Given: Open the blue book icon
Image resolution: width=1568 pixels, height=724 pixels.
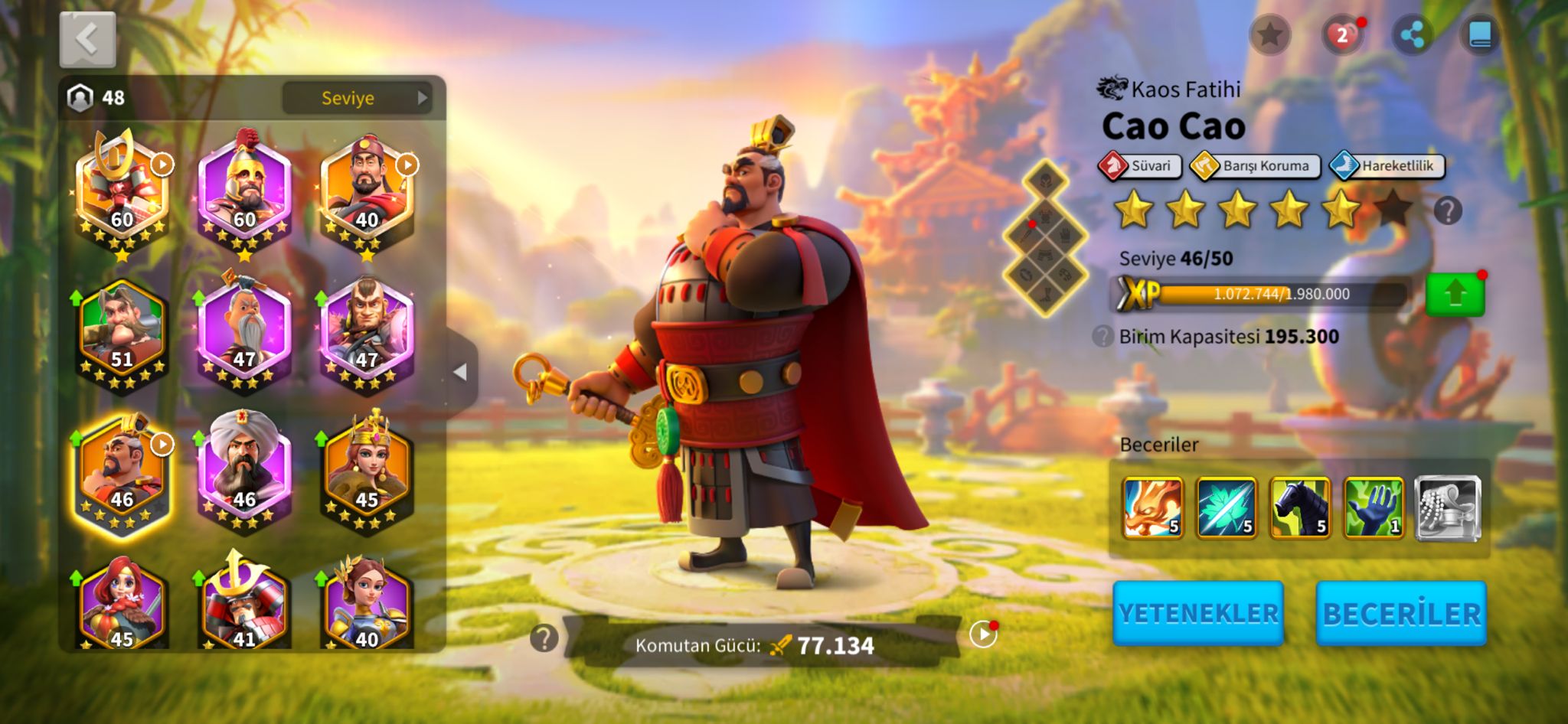Looking at the screenshot, I should tap(1480, 35).
